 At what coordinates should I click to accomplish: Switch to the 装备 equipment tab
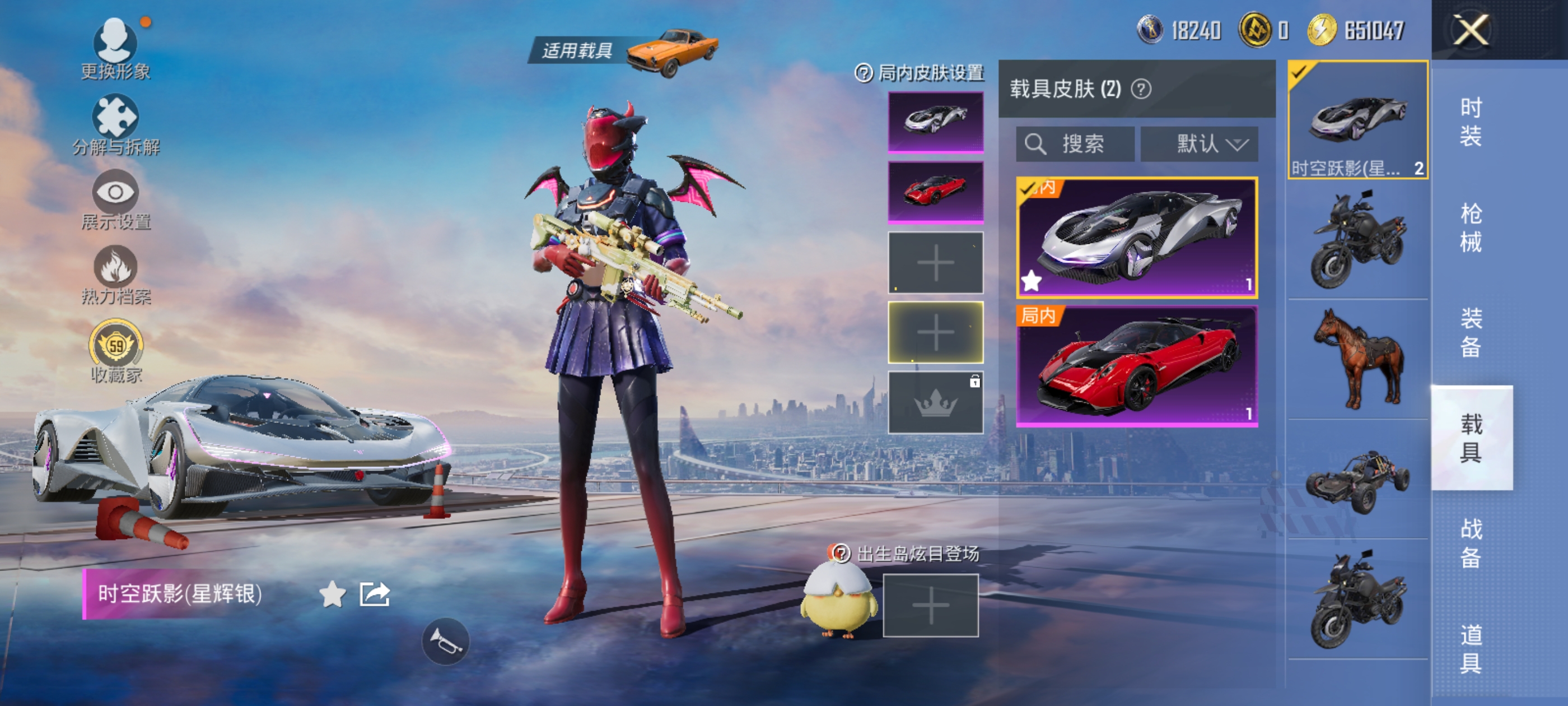click(x=1471, y=333)
